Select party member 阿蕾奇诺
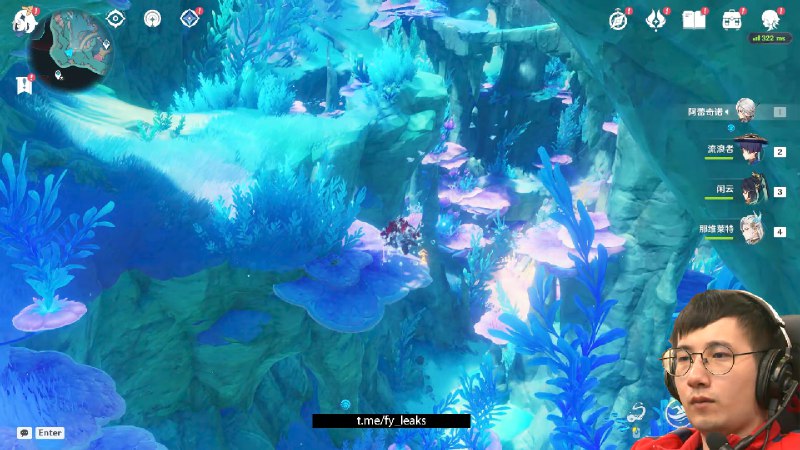Image resolution: width=800 pixels, height=450 pixels. (x=744, y=111)
